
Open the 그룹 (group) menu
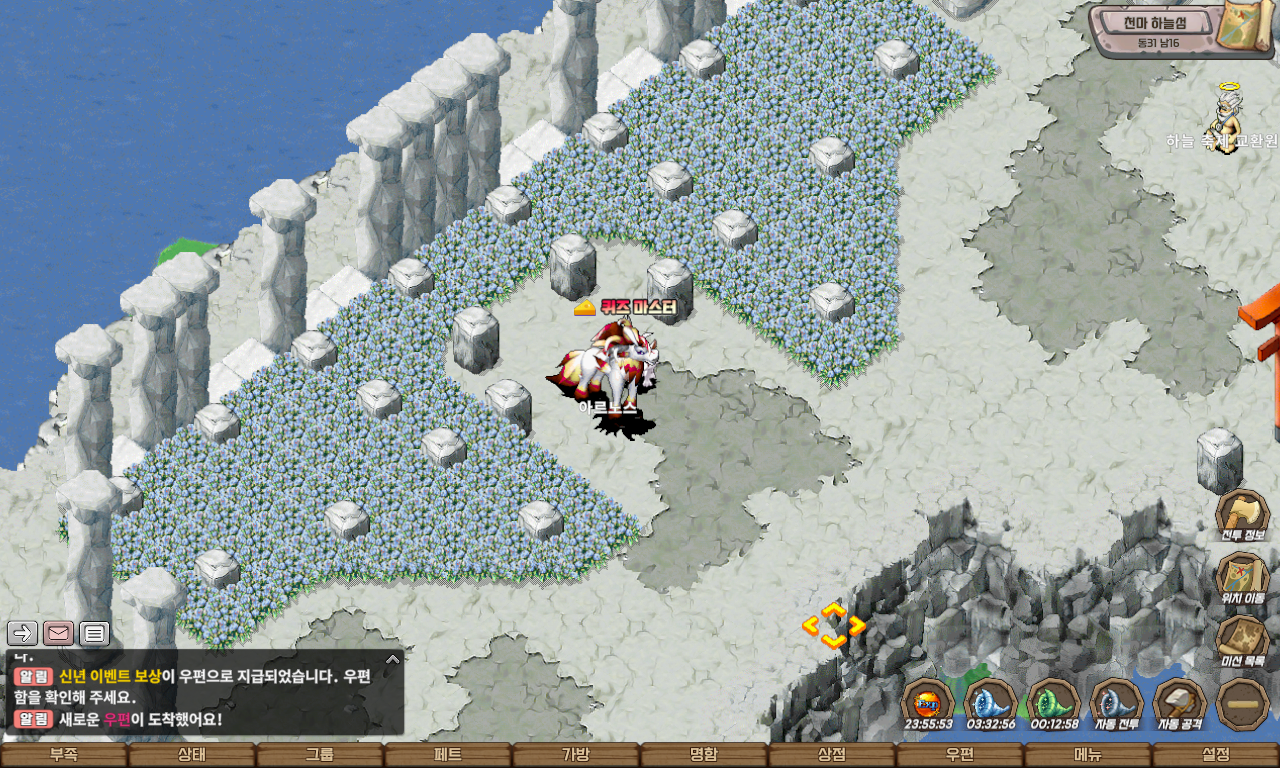point(320,755)
